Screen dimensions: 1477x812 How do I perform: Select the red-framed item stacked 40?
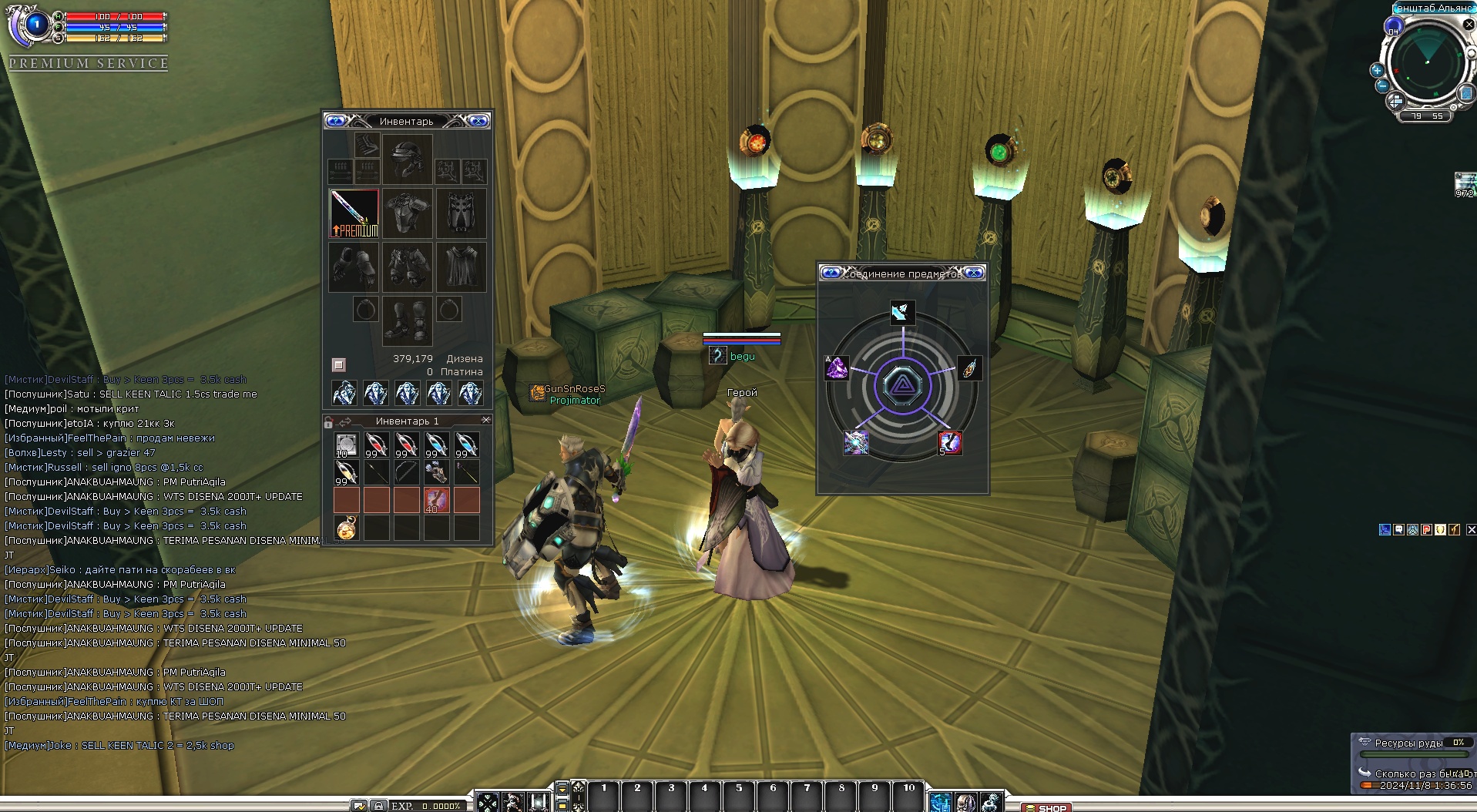436,500
